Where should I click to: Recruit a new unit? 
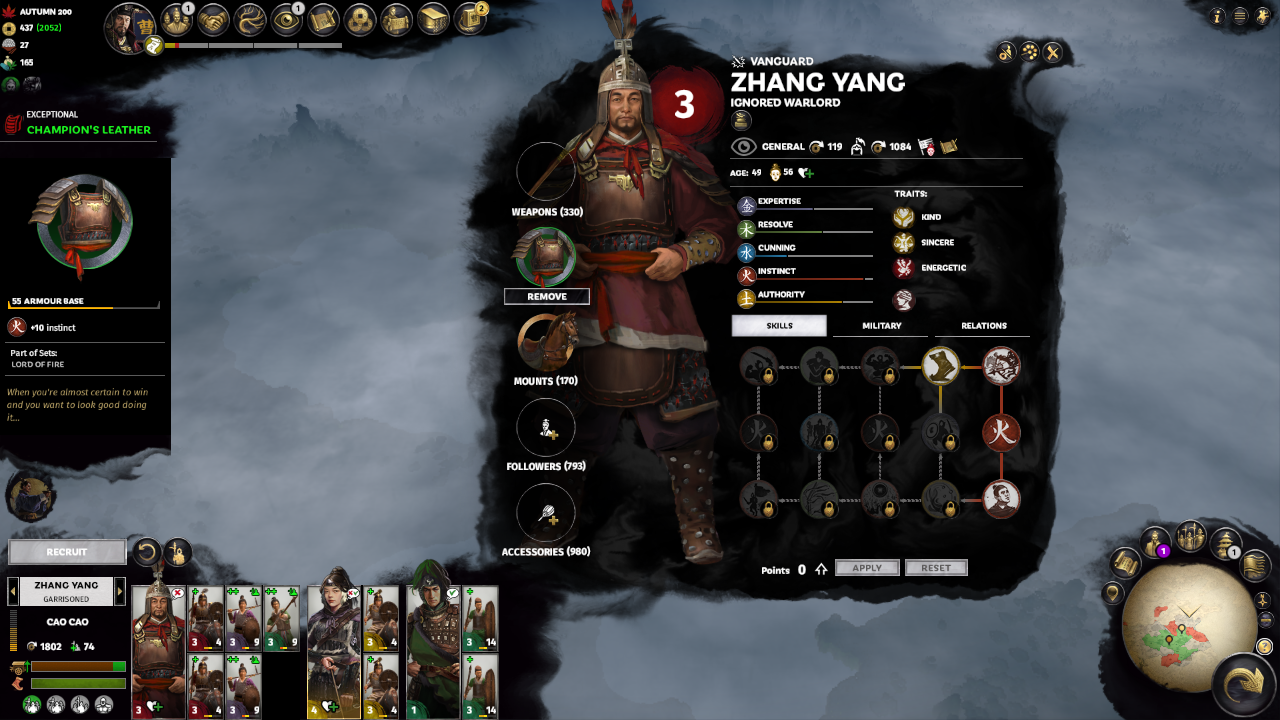click(67, 552)
